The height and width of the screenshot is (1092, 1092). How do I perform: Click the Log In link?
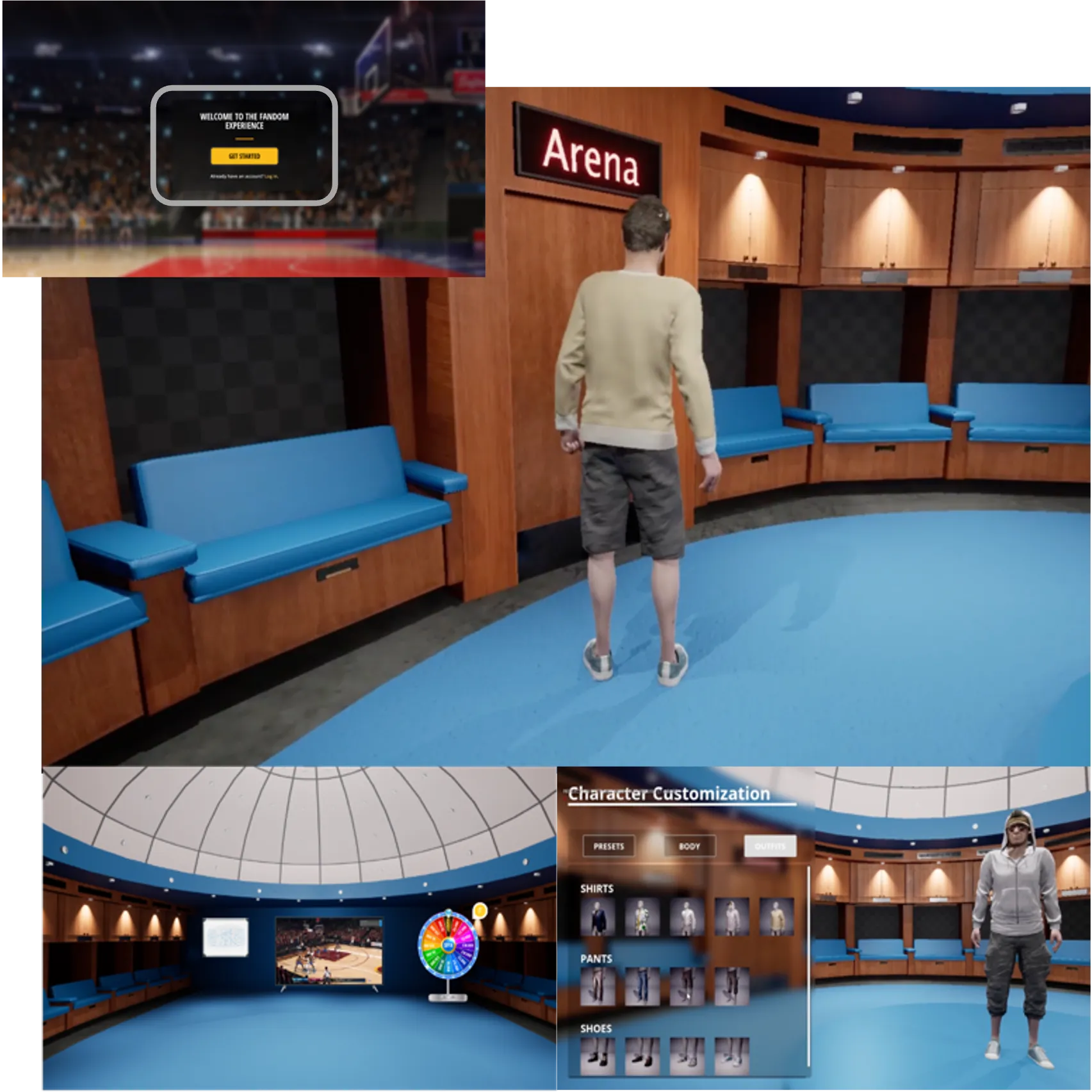pos(271,176)
